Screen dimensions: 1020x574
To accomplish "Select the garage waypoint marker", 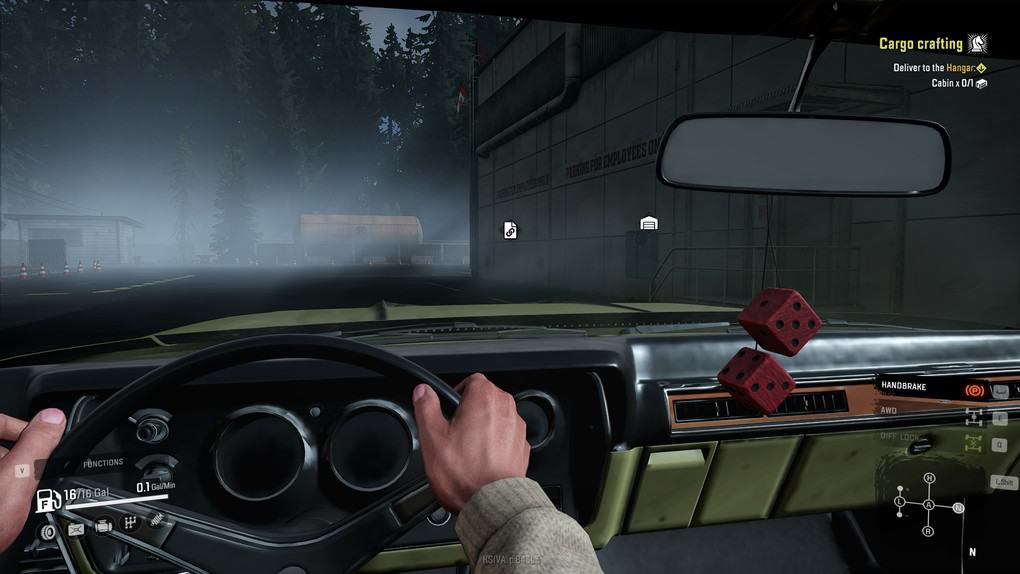I will (x=649, y=224).
